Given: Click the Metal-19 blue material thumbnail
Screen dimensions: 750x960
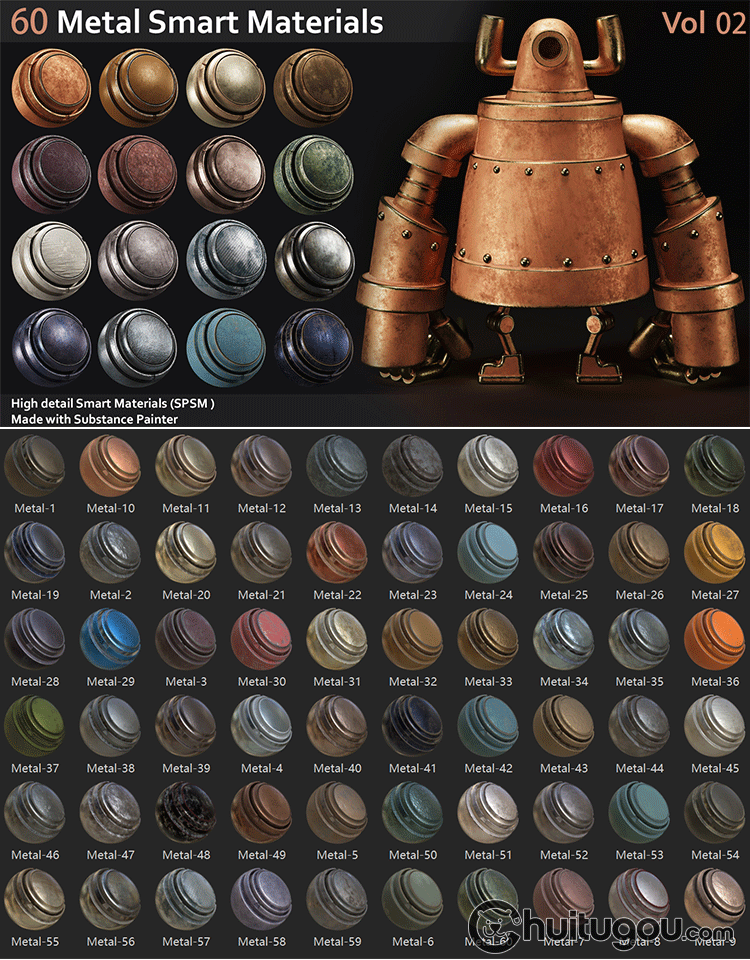Looking at the screenshot, I should pyautogui.click(x=35, y=553).
